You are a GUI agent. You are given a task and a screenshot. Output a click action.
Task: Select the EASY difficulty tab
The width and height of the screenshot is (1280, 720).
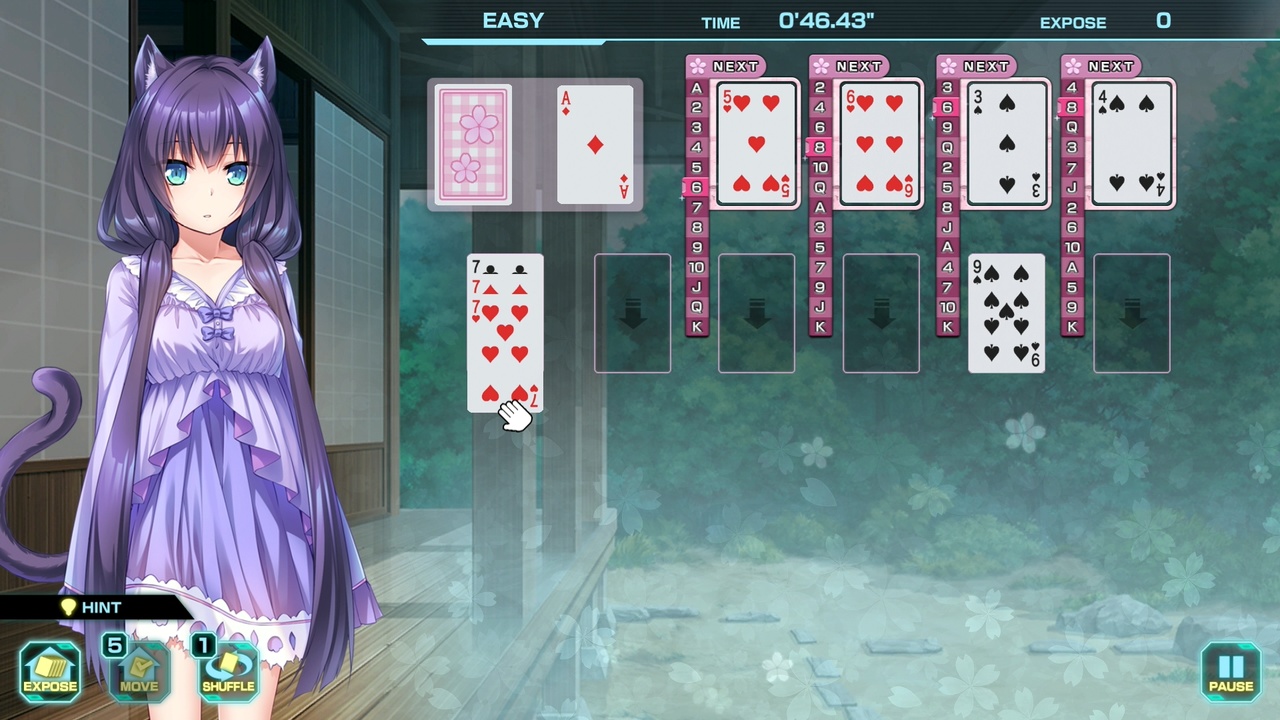click(x=512, y=20)
